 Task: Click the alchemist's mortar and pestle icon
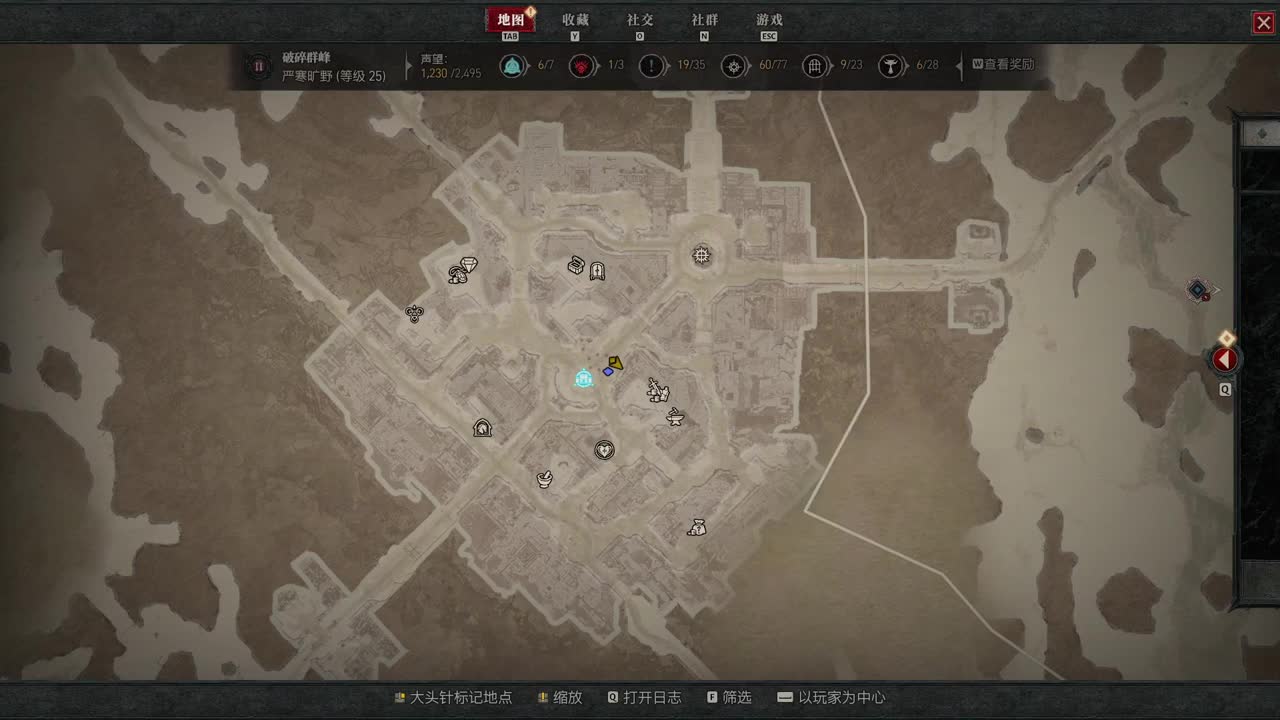point(543,479)
